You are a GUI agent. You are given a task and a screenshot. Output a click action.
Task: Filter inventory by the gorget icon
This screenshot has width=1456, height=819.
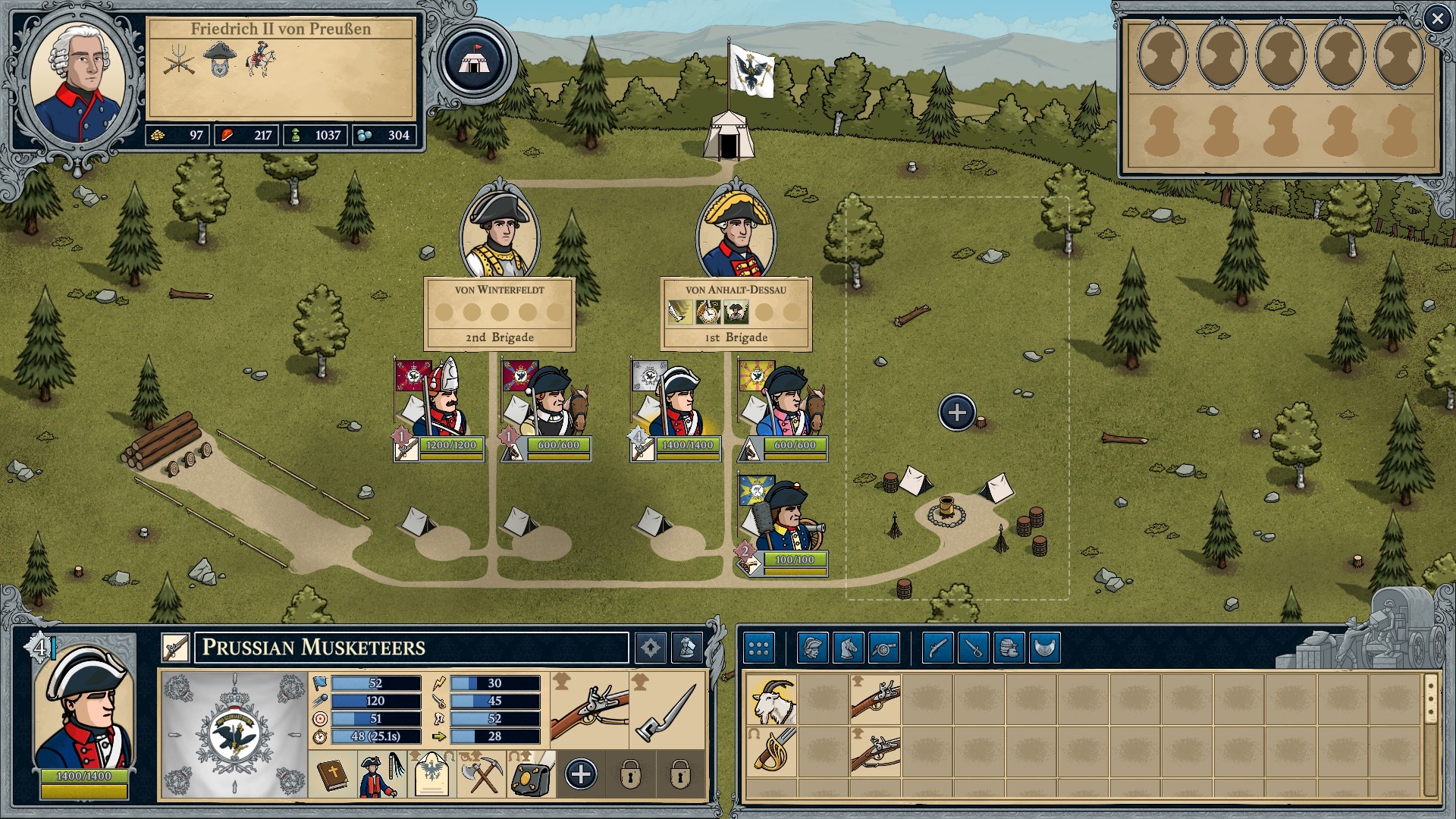[1044, 648]
